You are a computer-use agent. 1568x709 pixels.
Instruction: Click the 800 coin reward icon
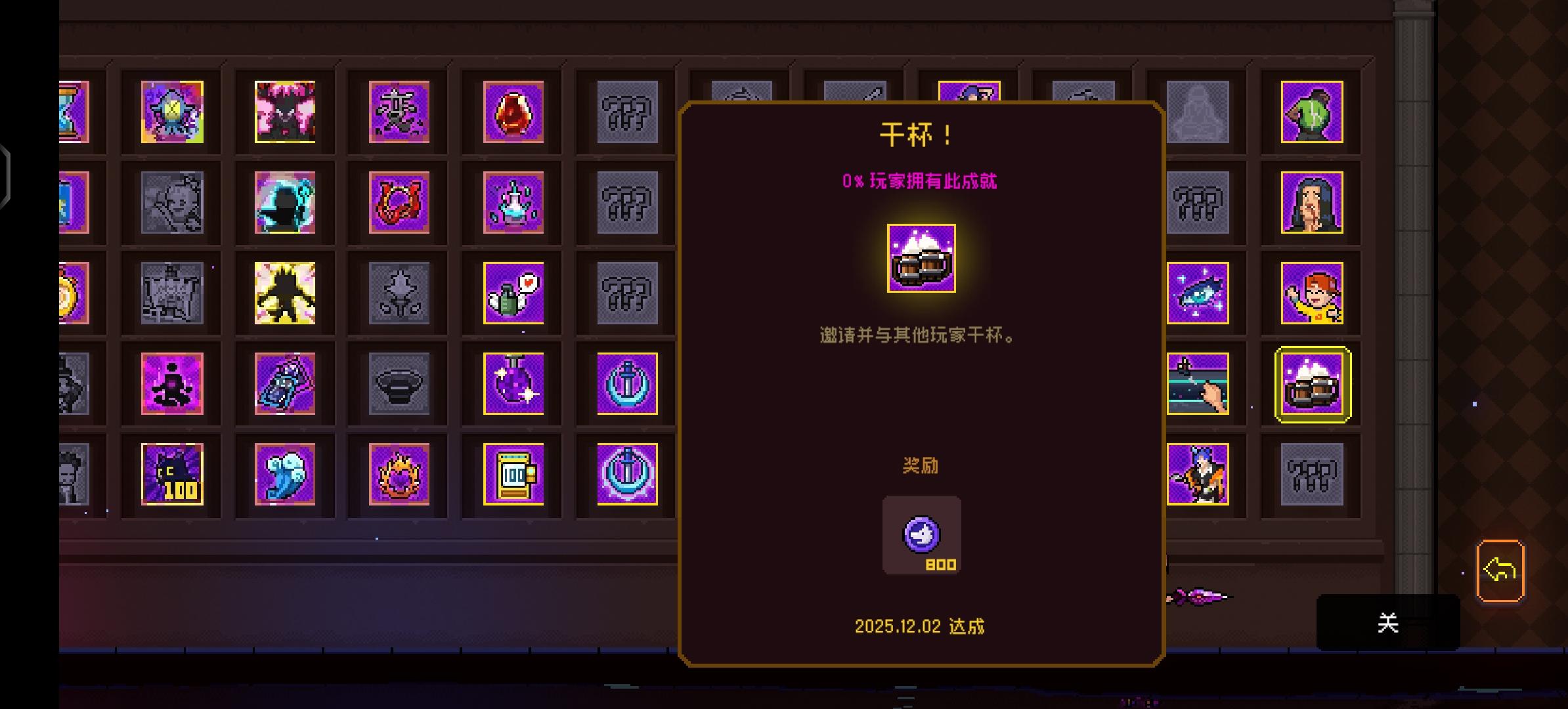coord(921,535)
